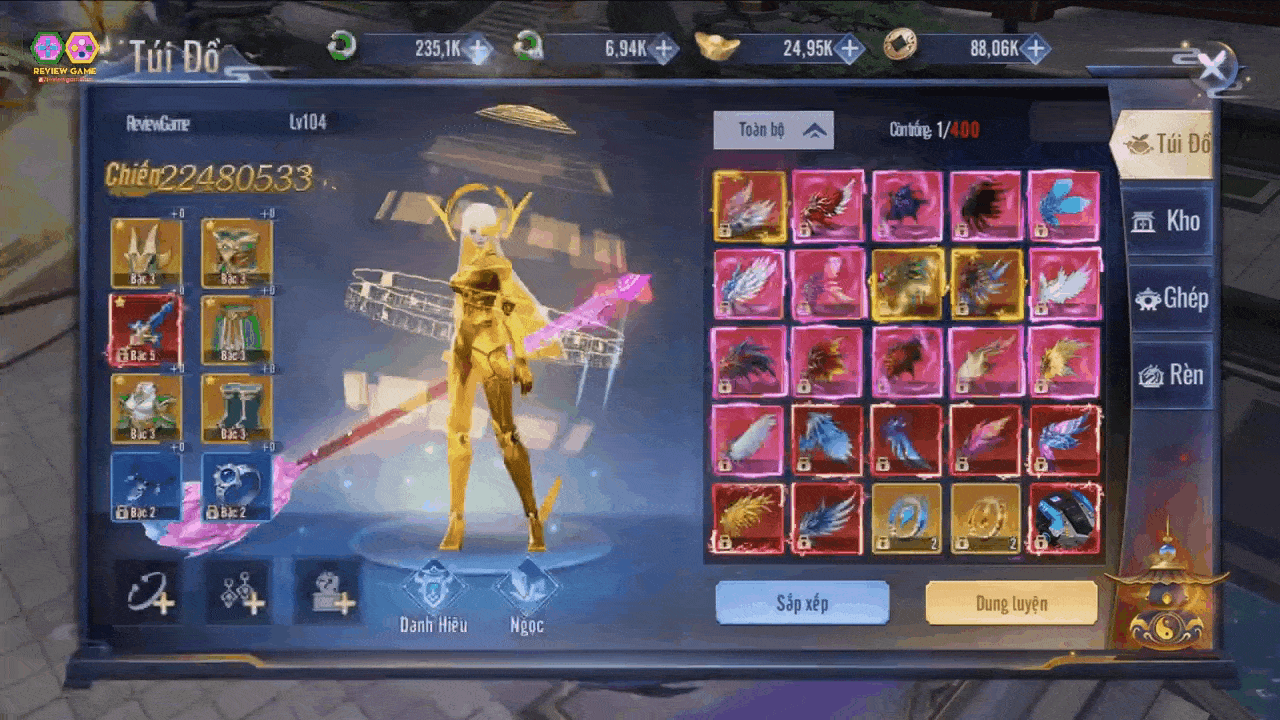Click the Sắp xếp sort button
This screenshot has height=720, width=1280.
(x=802, y=603)
